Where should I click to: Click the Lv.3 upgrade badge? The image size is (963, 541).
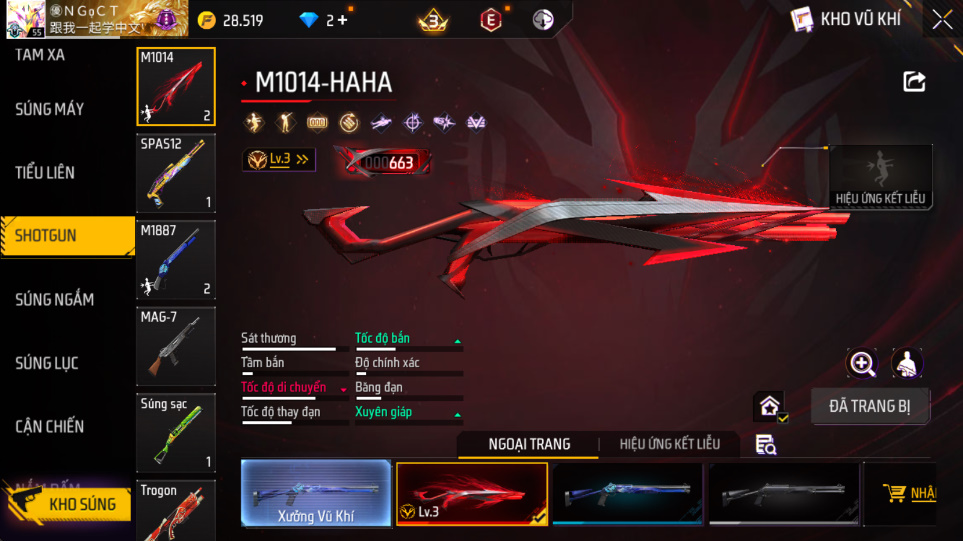coord(279,159)
